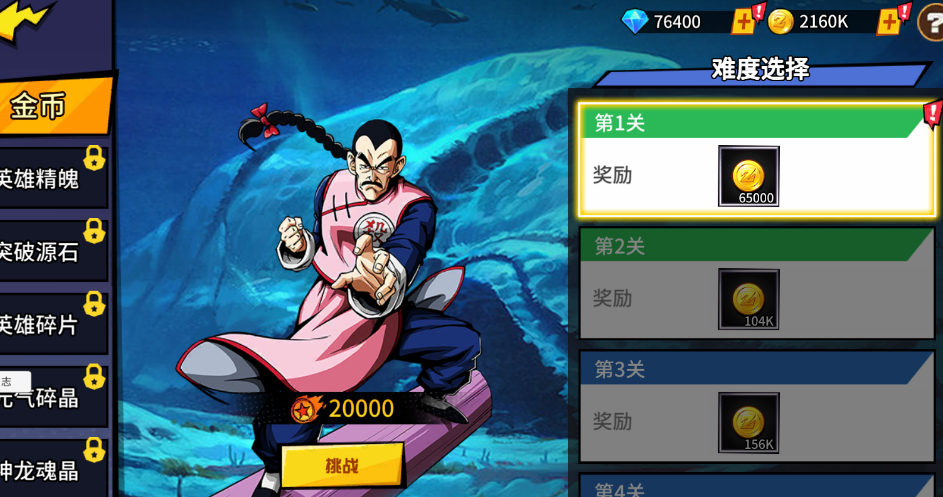
Task: Click the yellow back arrow
Action: [22, 20]
